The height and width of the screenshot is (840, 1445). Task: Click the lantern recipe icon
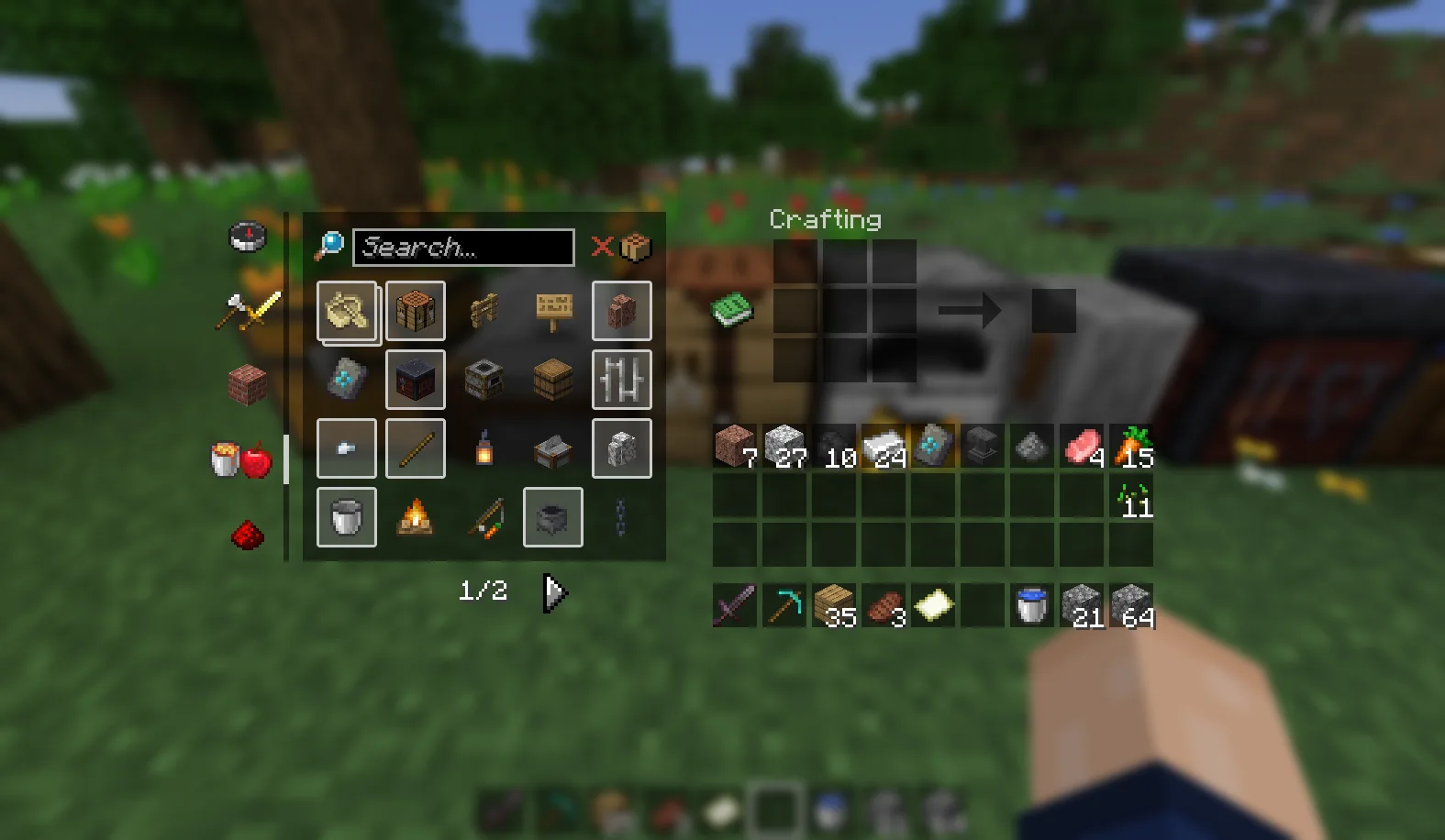click(x=484, y=448)
